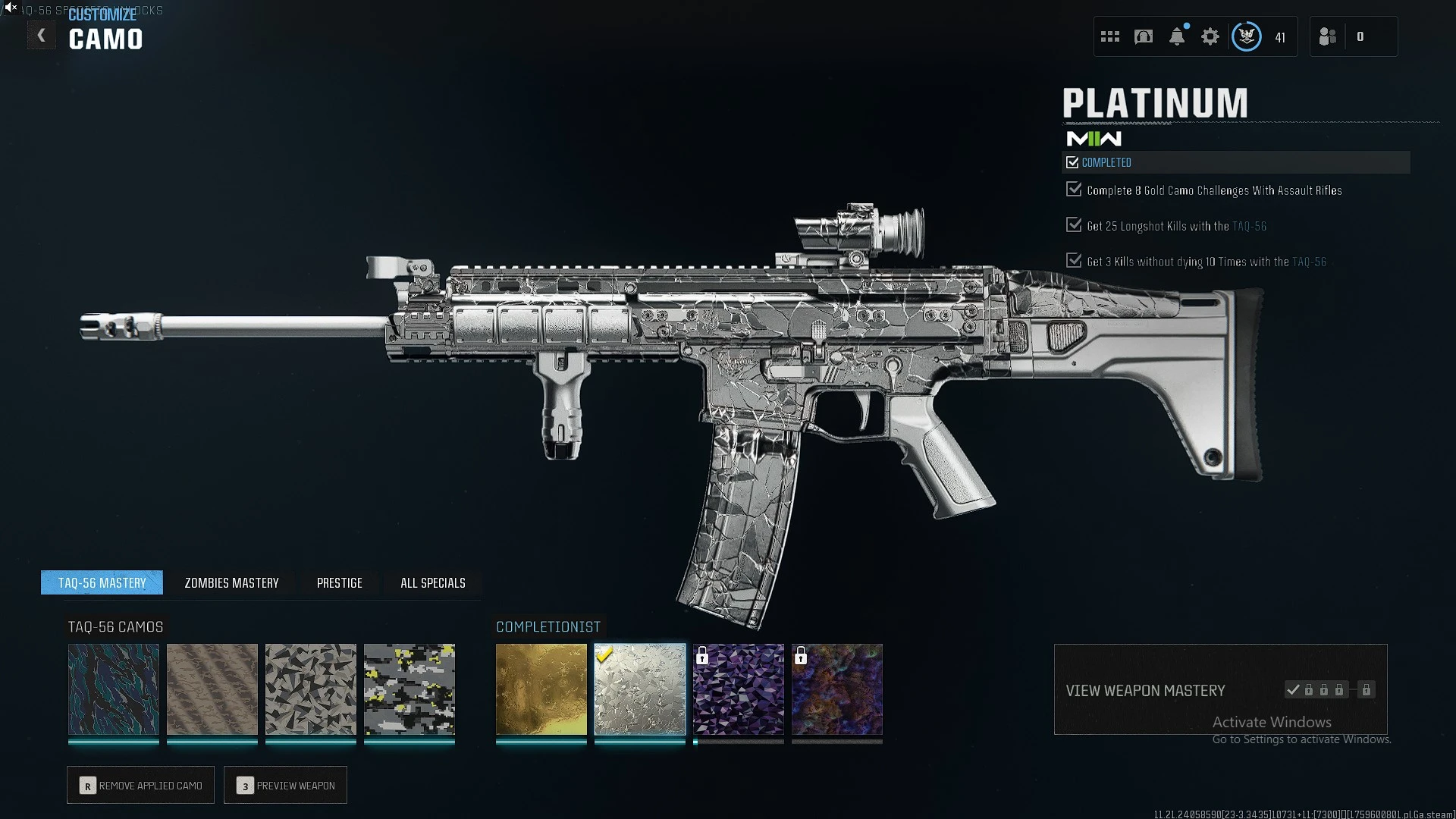Screen dimensions: 1456x819
Task: Go back using the arrow button
Action: 42,36
